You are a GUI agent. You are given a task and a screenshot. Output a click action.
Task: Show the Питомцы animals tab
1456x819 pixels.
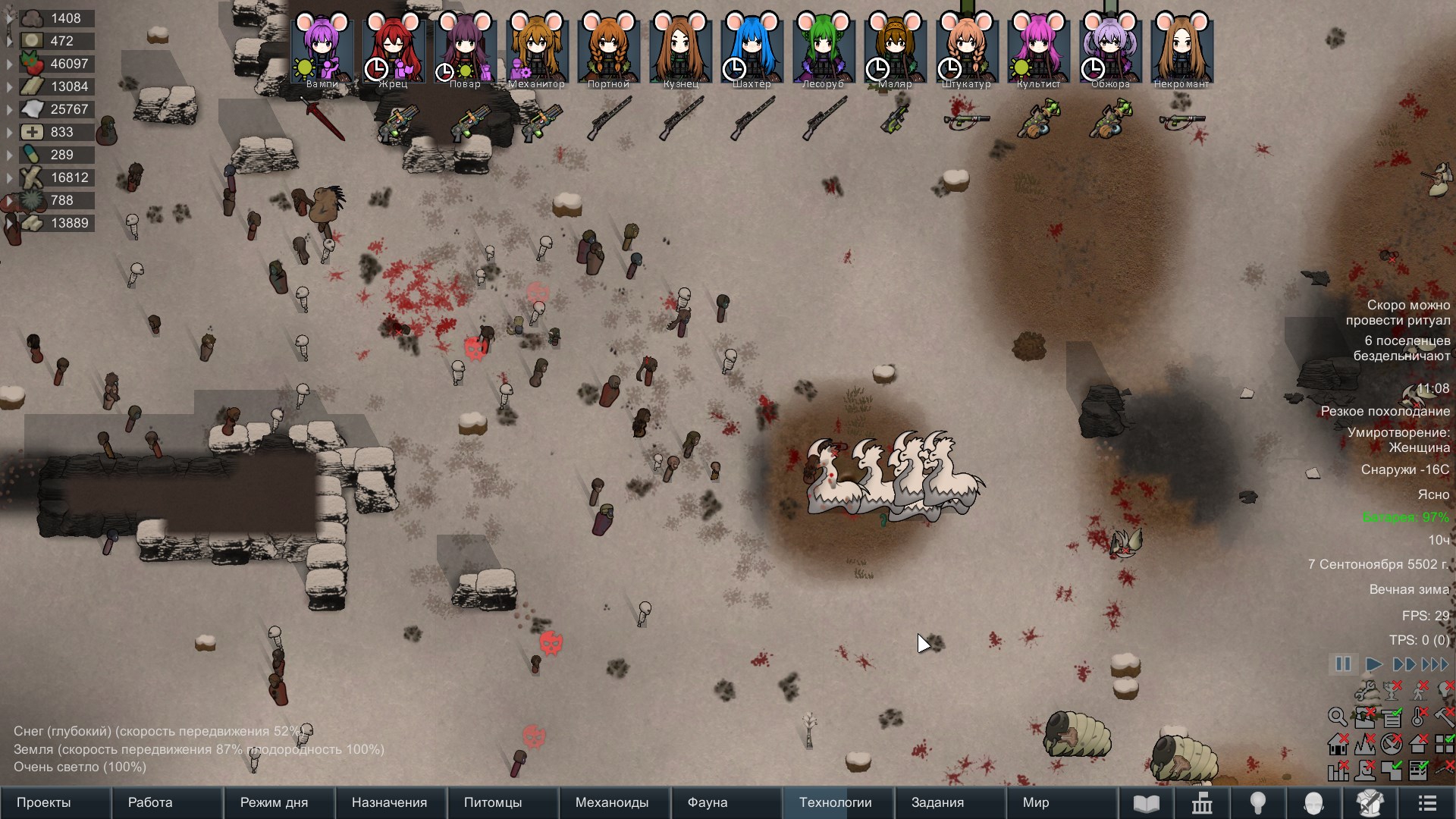coord(493,802)
